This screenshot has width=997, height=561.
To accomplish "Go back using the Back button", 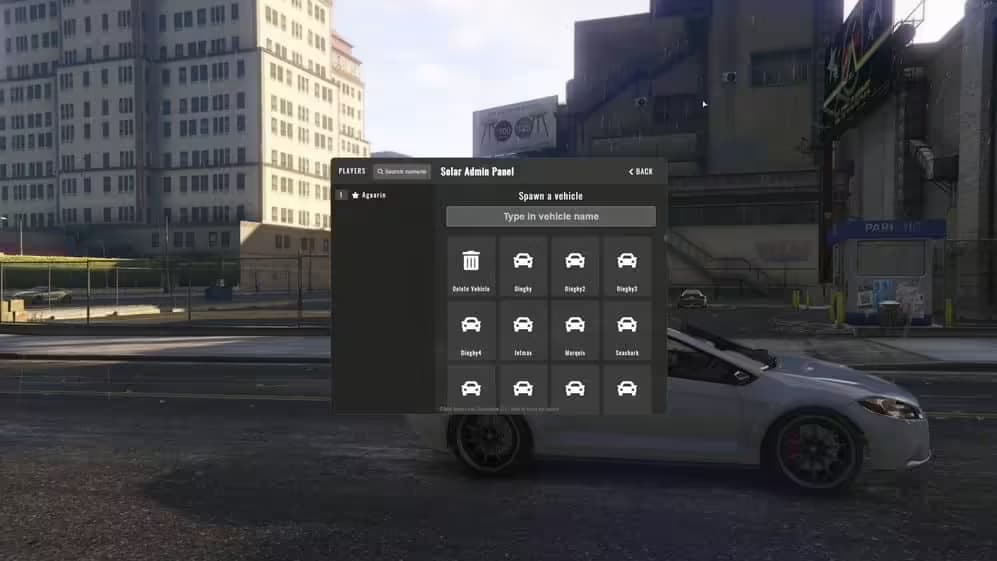I will pos(641,171).
